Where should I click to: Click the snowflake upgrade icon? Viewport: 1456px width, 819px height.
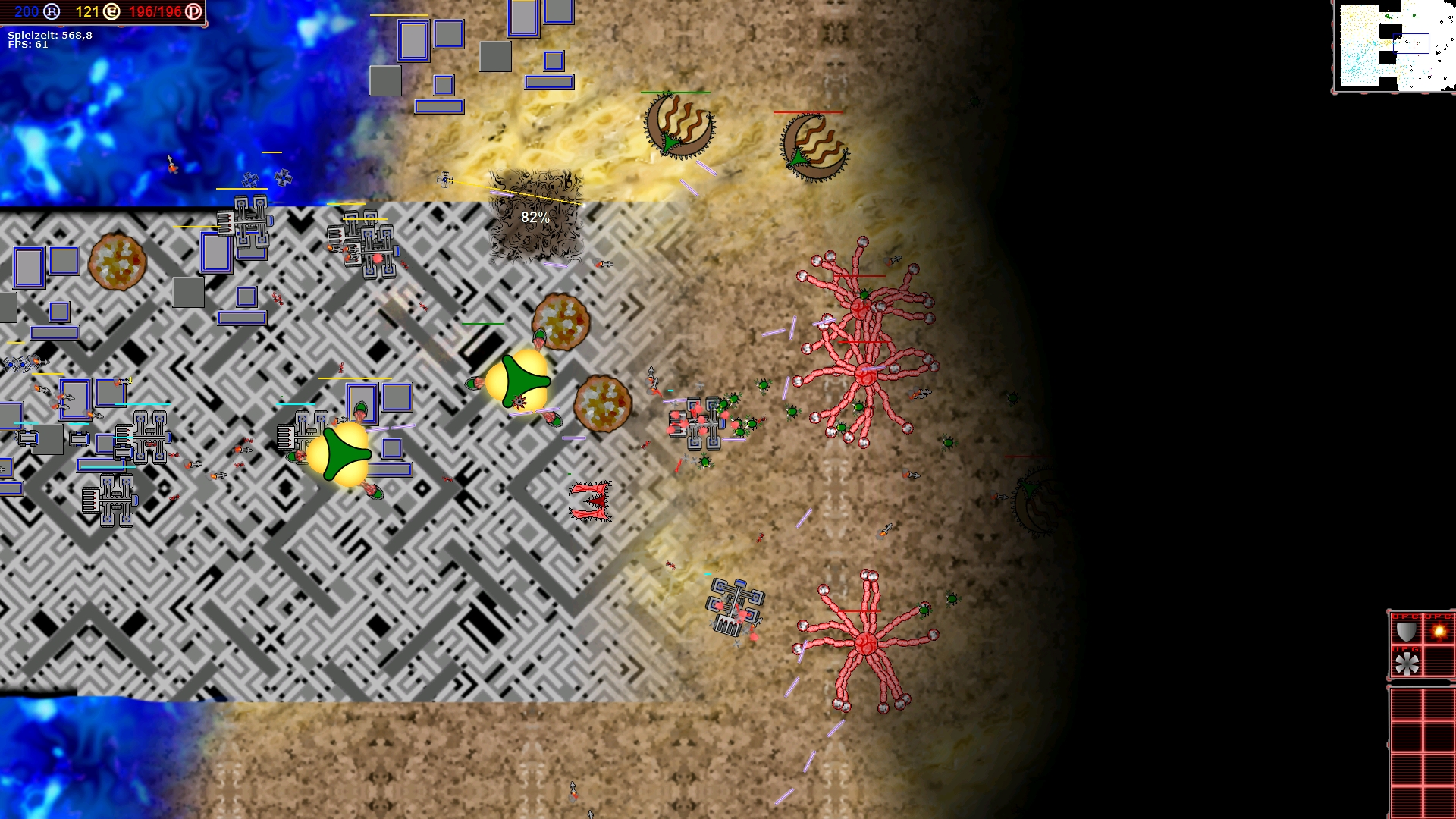click(1407, 664)
